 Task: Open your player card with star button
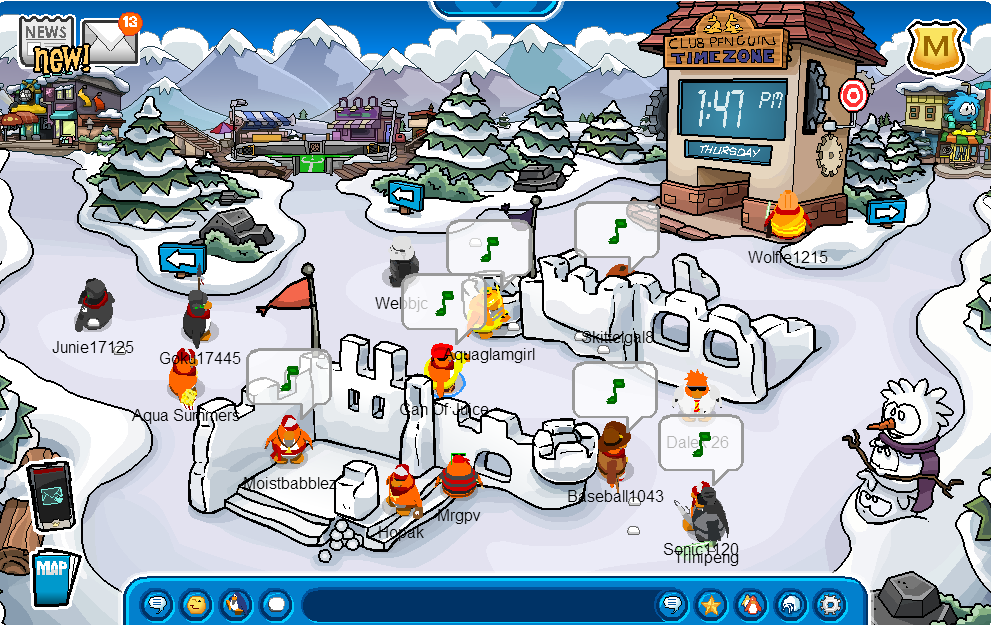(x=711, y=604)
